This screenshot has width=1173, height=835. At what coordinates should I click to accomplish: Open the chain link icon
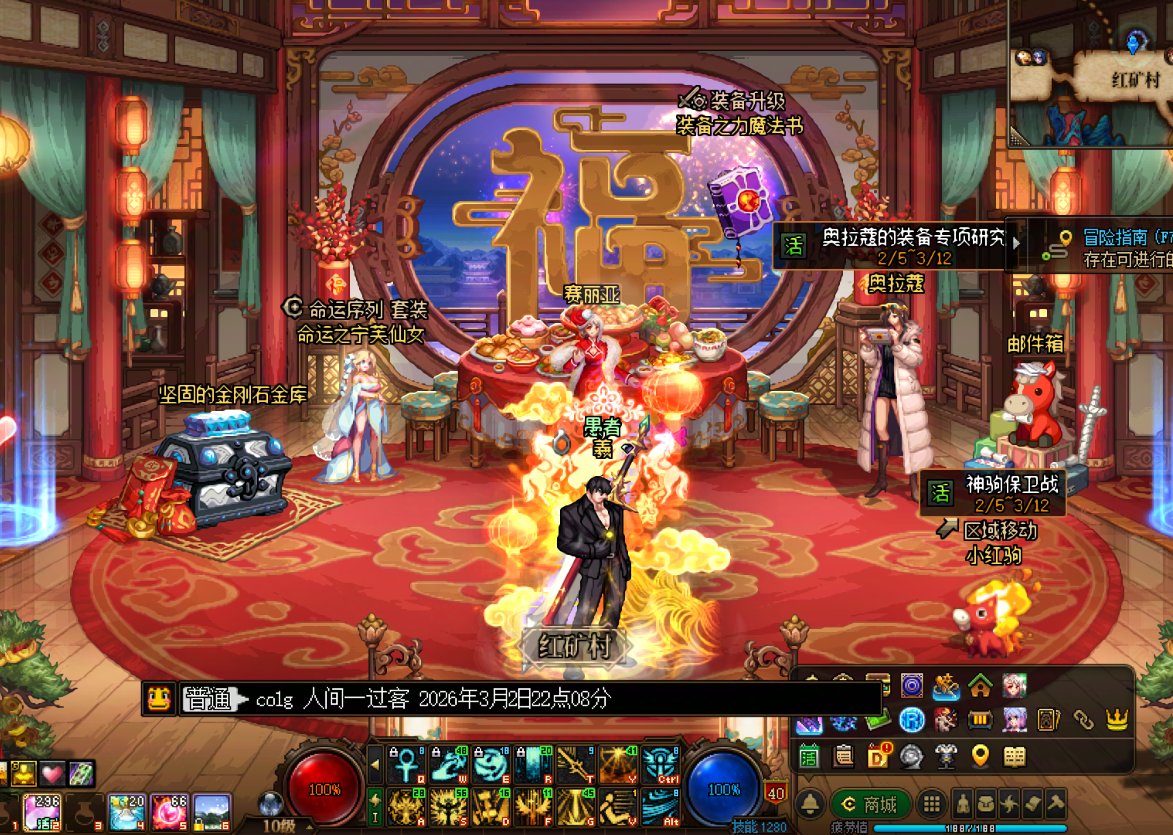[1083, 720]
